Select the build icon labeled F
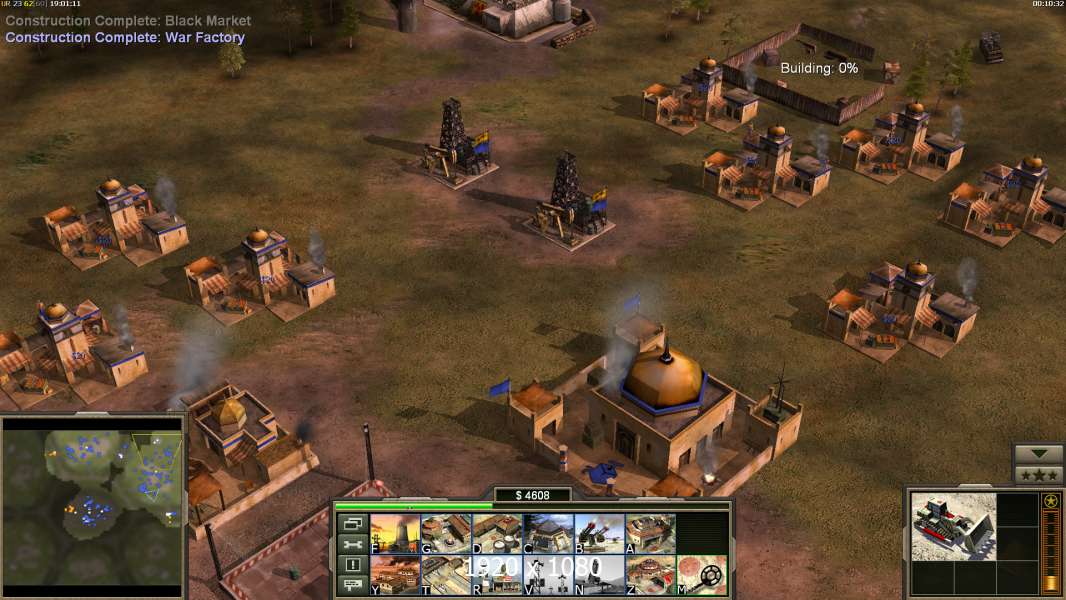Screen dimensions: 1066x600 394,533
